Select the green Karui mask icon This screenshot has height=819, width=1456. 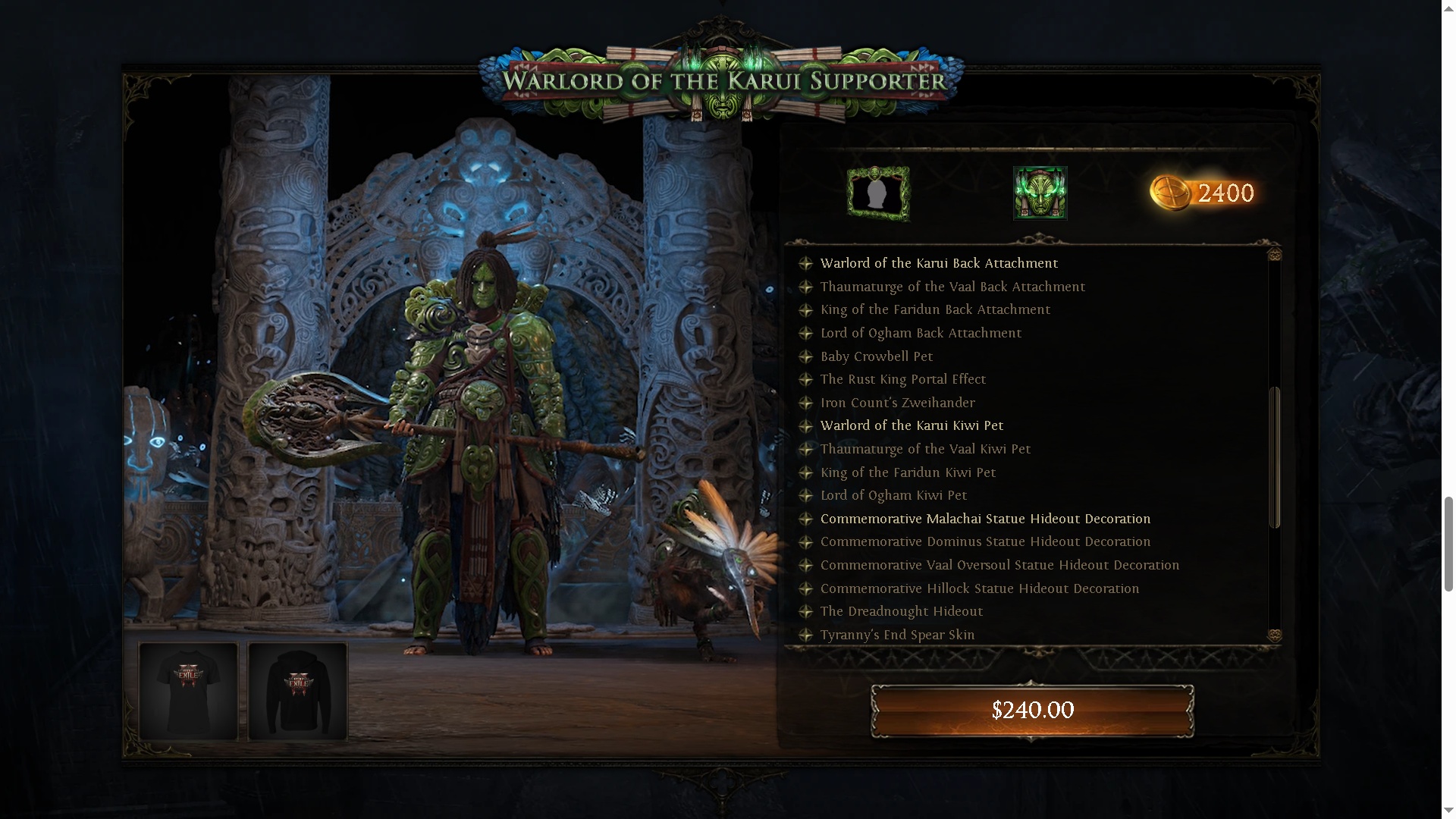pyautogui.click(x=1040, y=193)
